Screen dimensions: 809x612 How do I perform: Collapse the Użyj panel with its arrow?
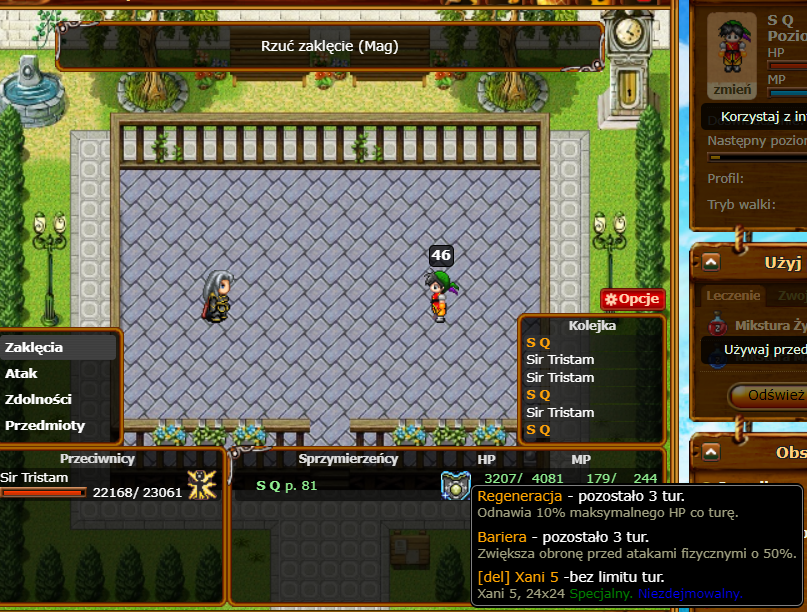coord(711,263)
